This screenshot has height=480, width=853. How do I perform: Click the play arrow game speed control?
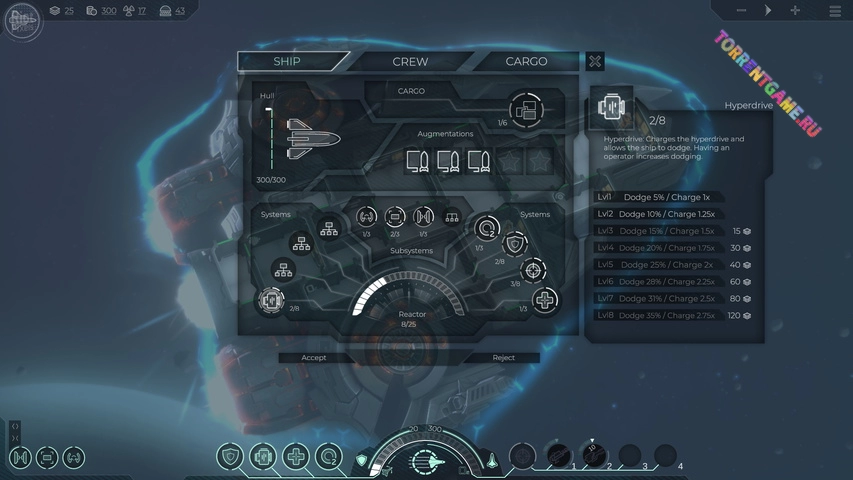point(768,11)
